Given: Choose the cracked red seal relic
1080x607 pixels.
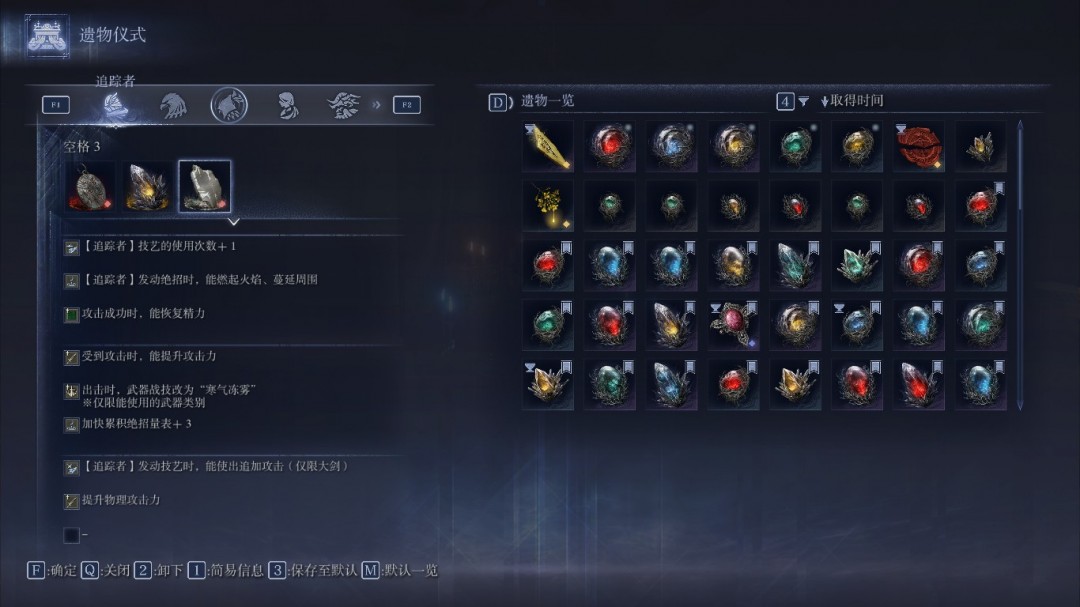Looking at the screenshot, I should click(918, 147).
